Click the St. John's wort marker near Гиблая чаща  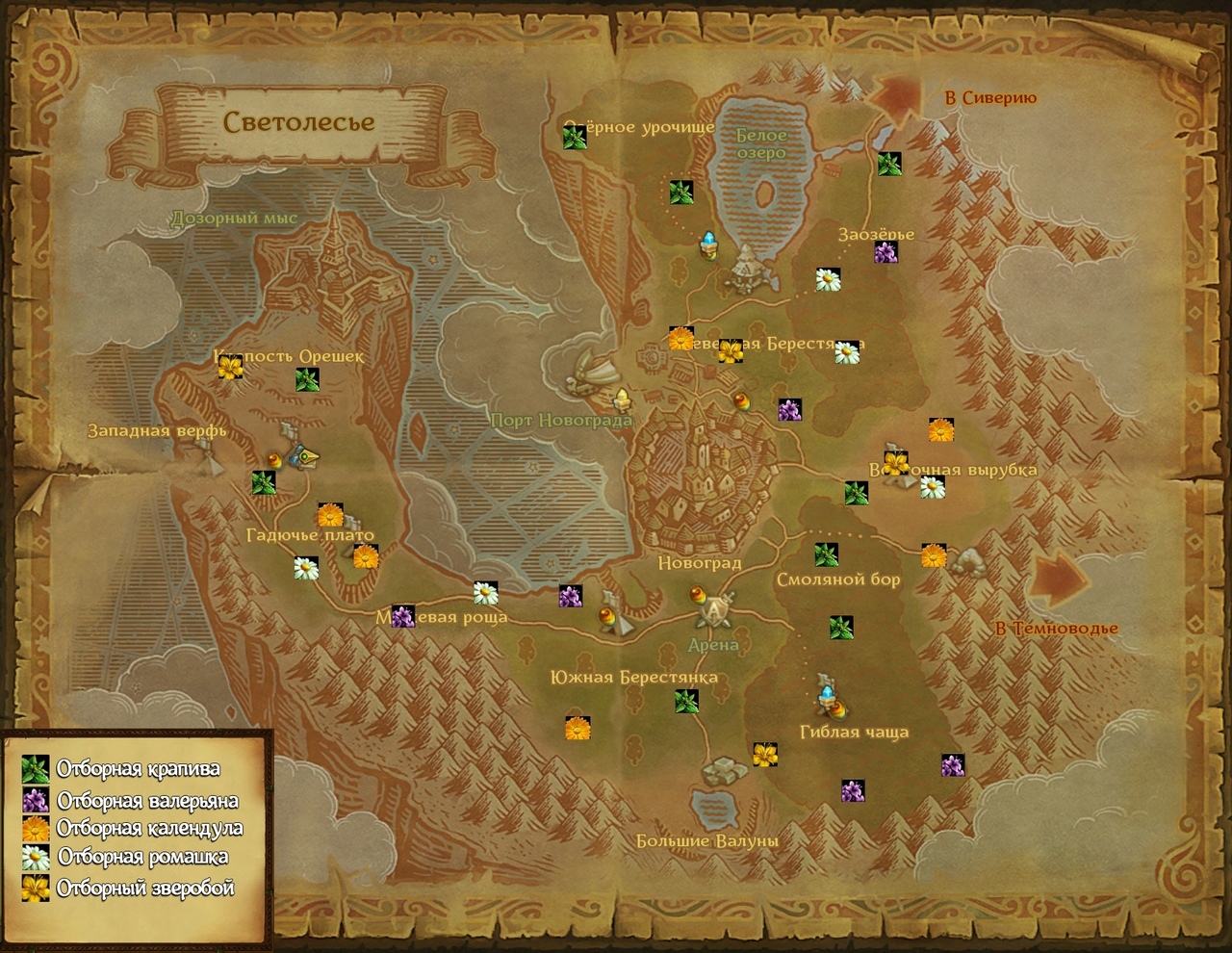[765, 754]
